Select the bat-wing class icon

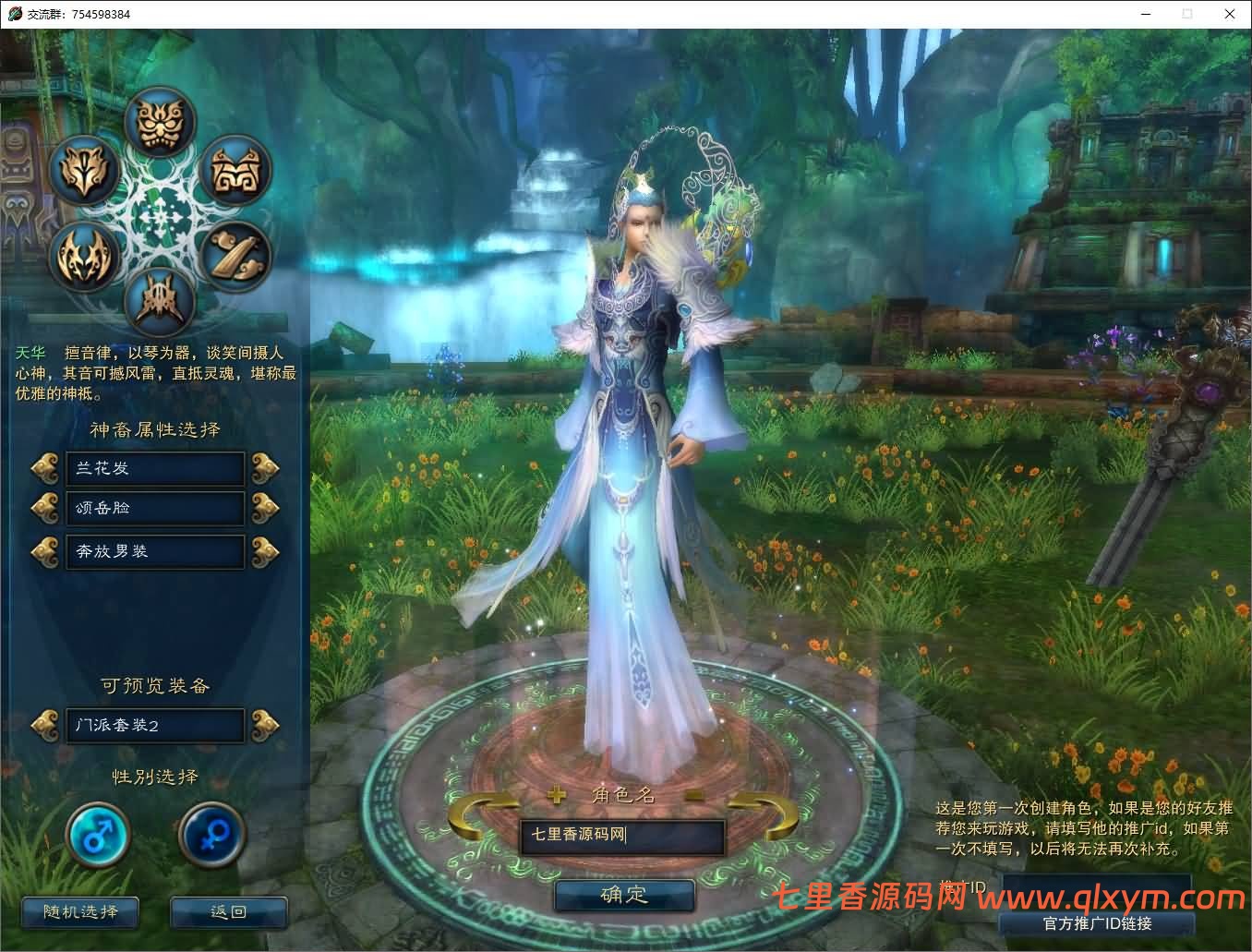[84, 256]
